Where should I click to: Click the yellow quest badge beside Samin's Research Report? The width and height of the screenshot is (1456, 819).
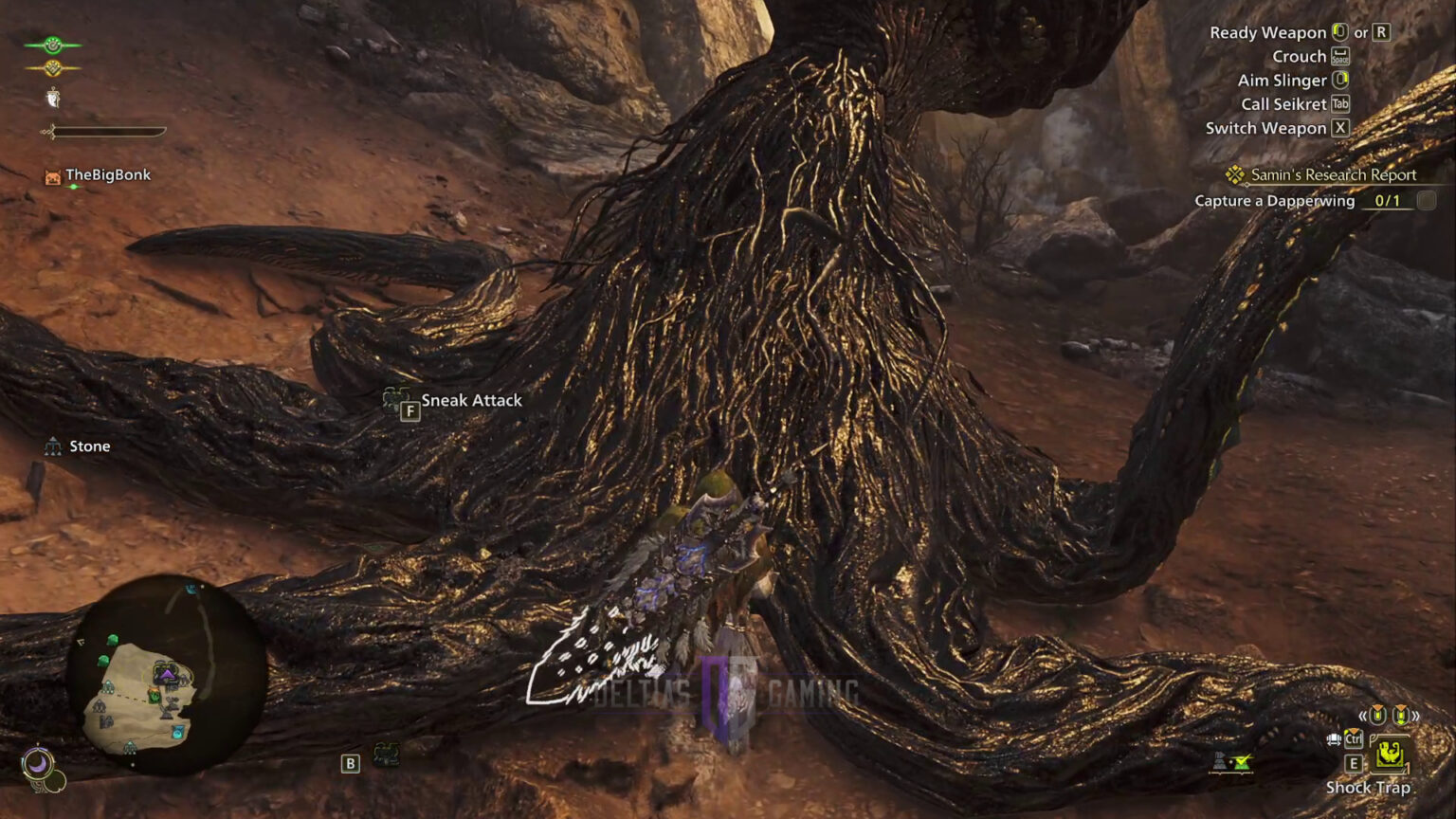(1235, 174)
